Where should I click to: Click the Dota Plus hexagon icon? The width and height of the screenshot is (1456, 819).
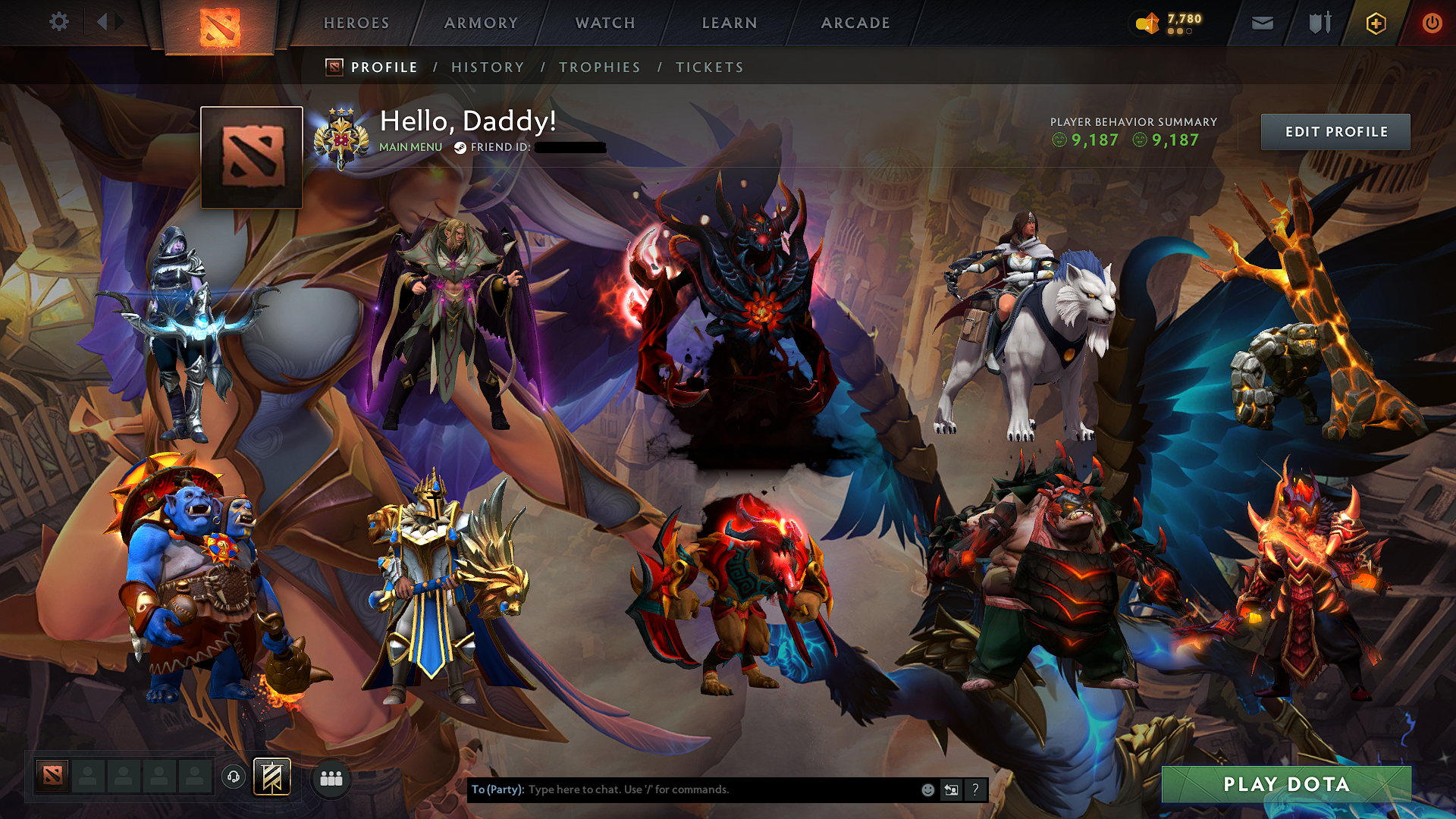point(1374,23)
